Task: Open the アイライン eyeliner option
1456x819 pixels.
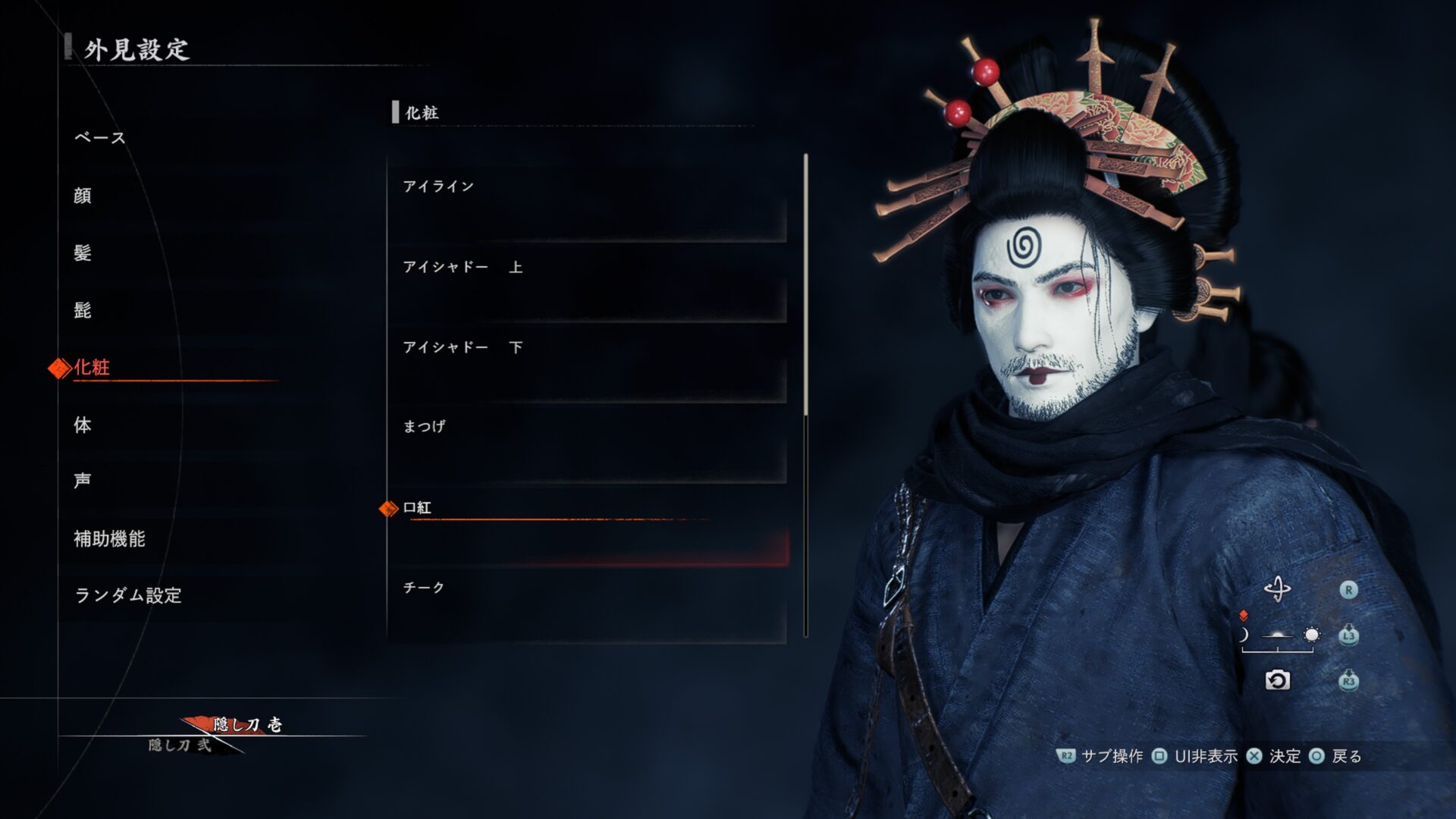Action: [x=588, y=205]
